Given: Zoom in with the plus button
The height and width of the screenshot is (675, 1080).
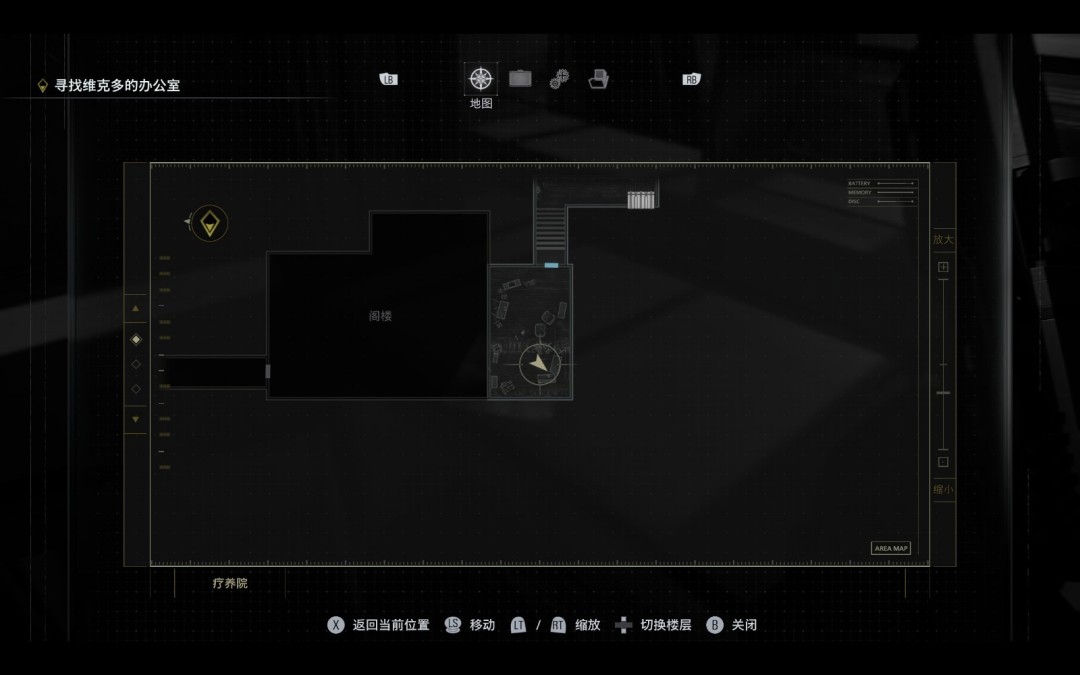Looking at the screenshot, I should (943, 267).
